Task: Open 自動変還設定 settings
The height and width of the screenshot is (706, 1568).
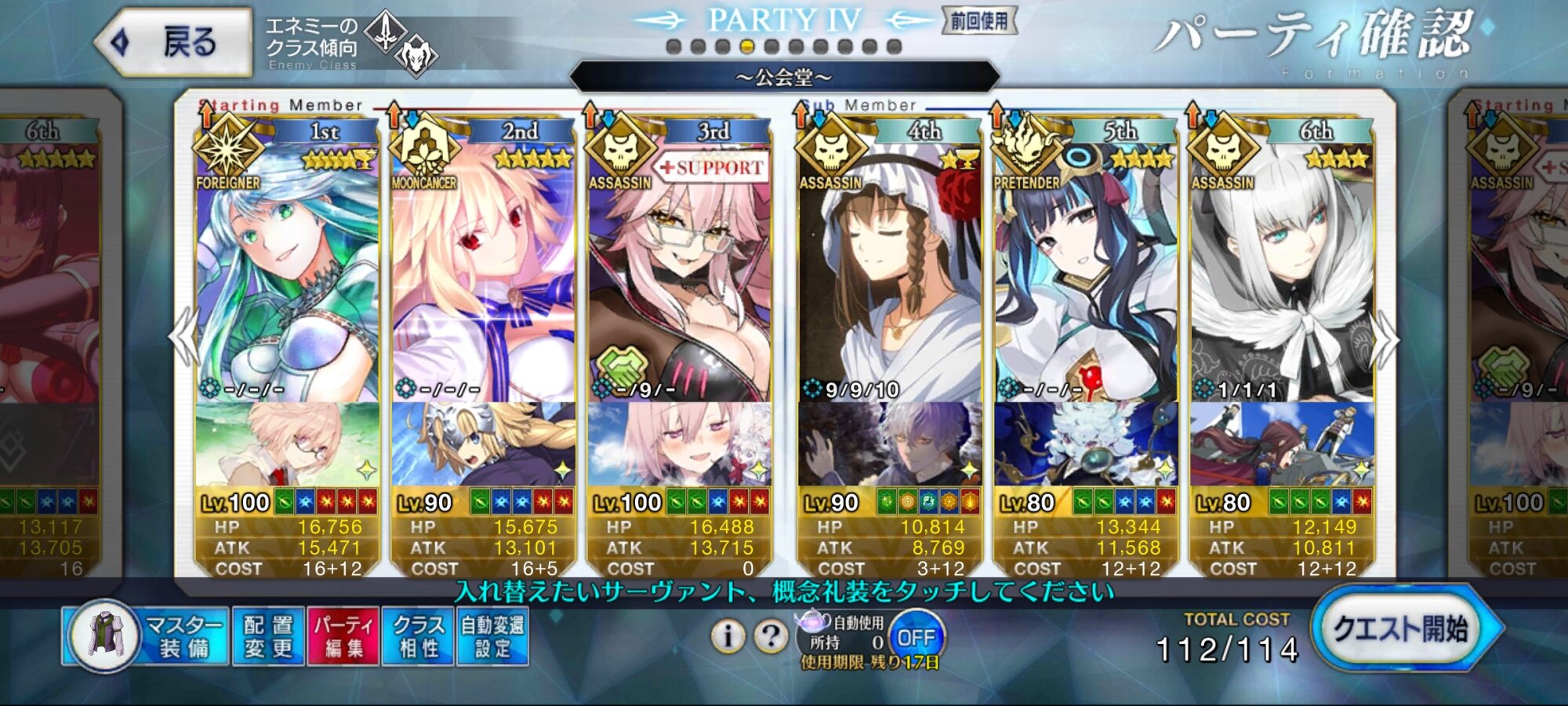Action: [x=492, y=636]
